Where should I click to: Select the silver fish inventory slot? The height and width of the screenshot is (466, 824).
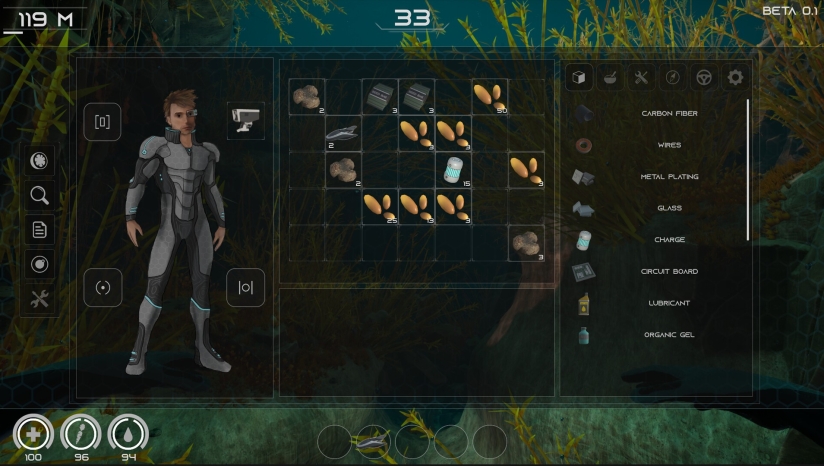click(343, 133)
